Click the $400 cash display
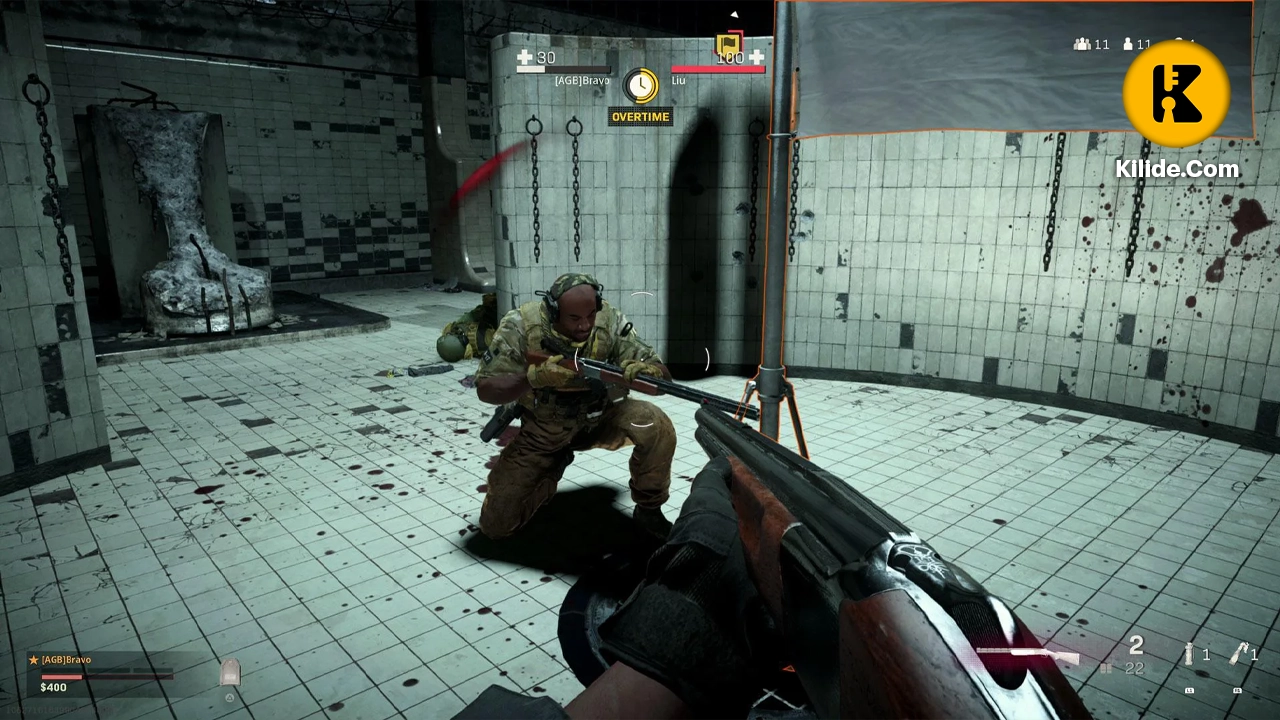 [x=53, y=687]
